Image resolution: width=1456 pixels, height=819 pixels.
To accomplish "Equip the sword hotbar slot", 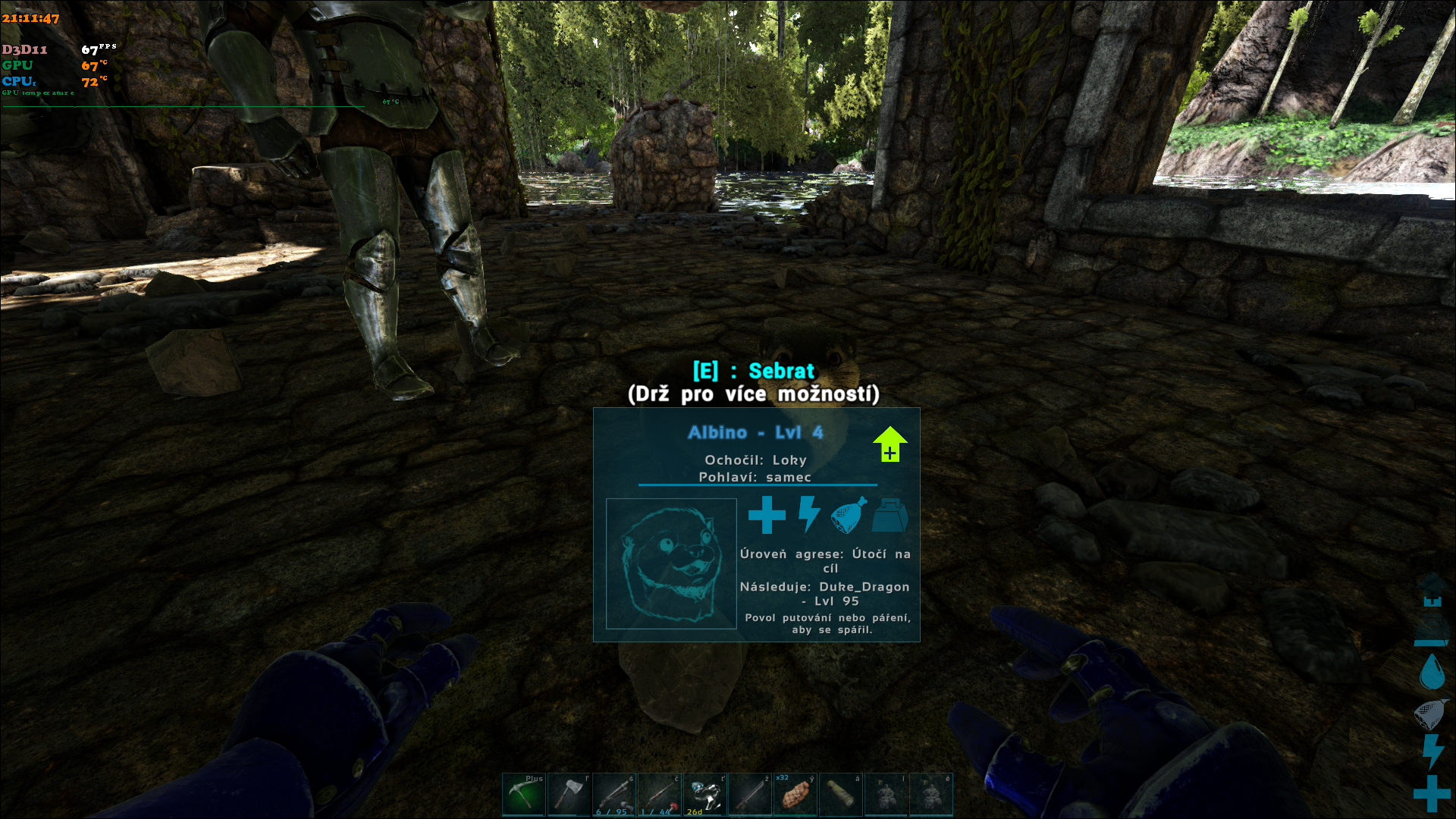I will pos(750,795).
